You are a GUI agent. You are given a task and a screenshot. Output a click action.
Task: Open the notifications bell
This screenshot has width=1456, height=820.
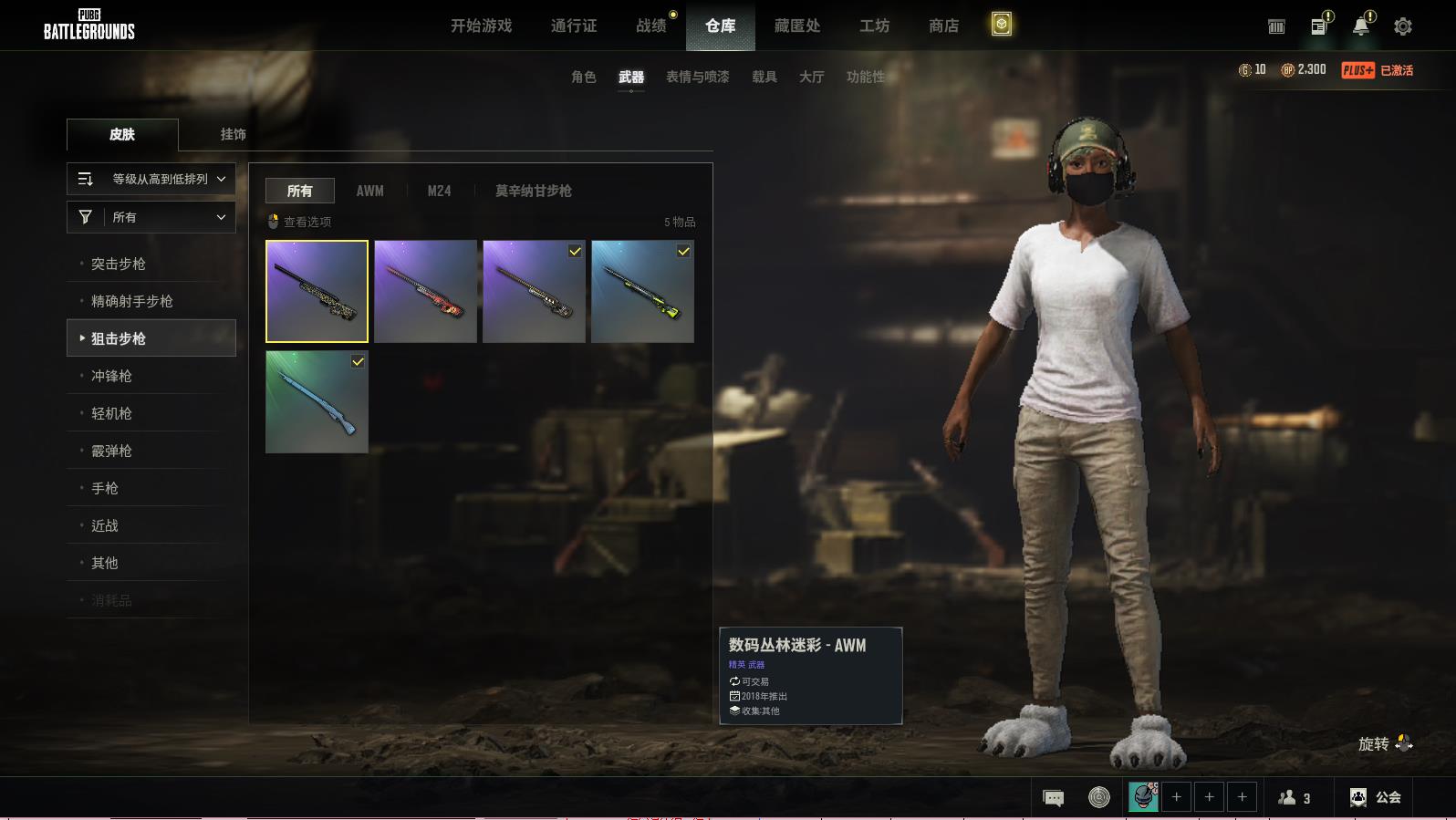click(x=1361, y=26)
